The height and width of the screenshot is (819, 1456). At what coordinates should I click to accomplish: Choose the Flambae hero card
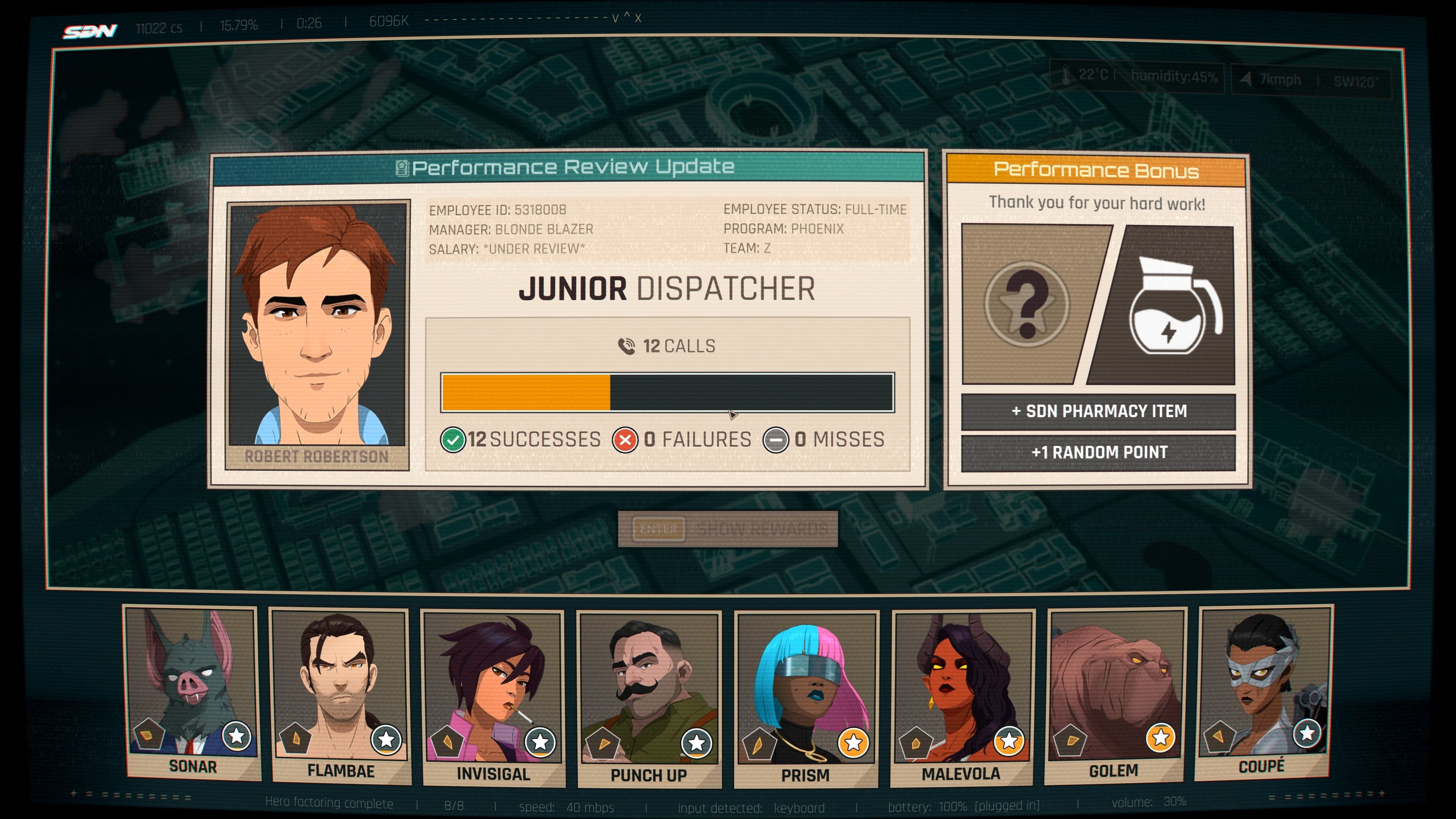click(340, 695)
